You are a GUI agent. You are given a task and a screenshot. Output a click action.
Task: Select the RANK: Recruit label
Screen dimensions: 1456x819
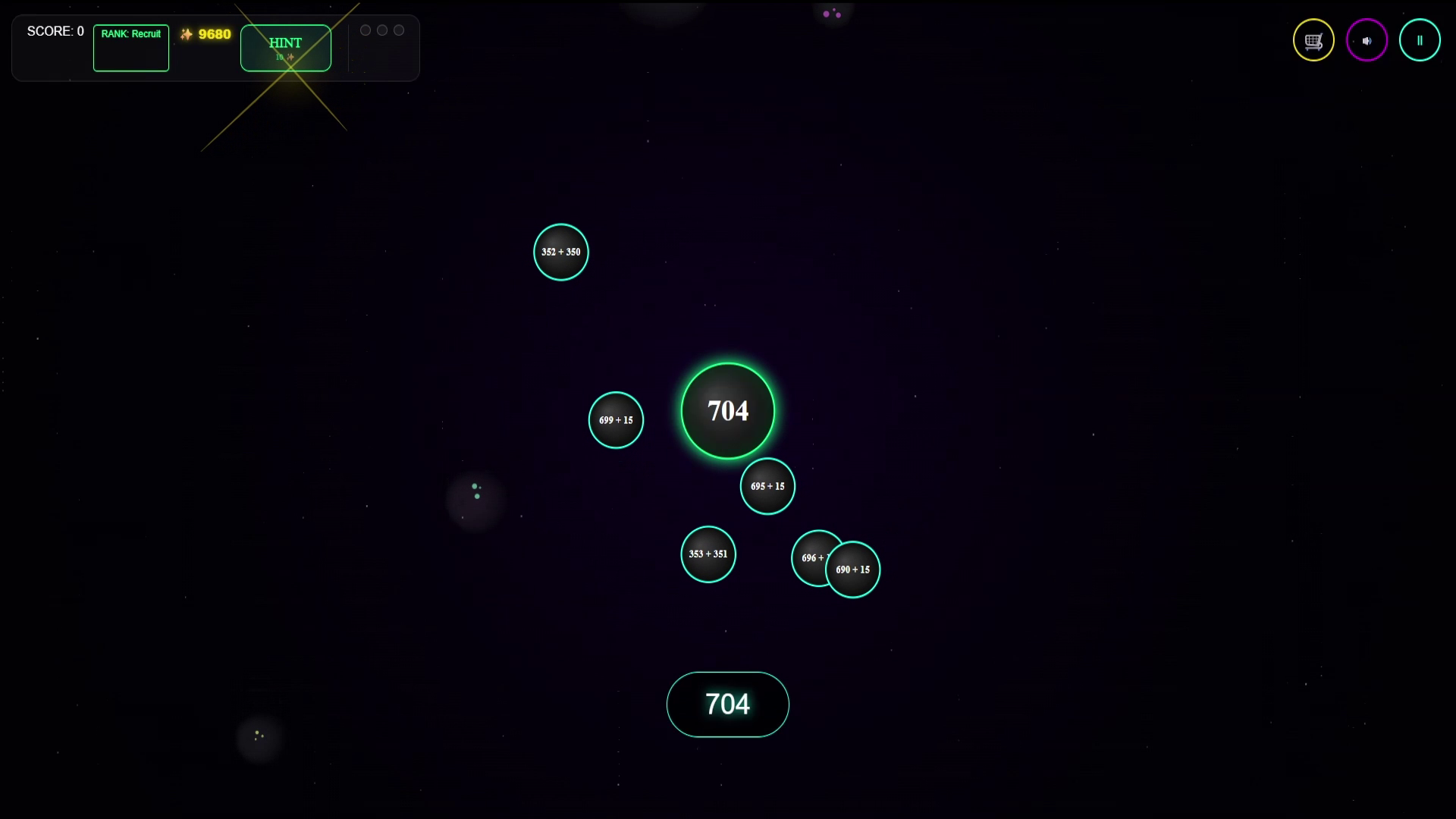pyautogui.click(x=130, y=33)
